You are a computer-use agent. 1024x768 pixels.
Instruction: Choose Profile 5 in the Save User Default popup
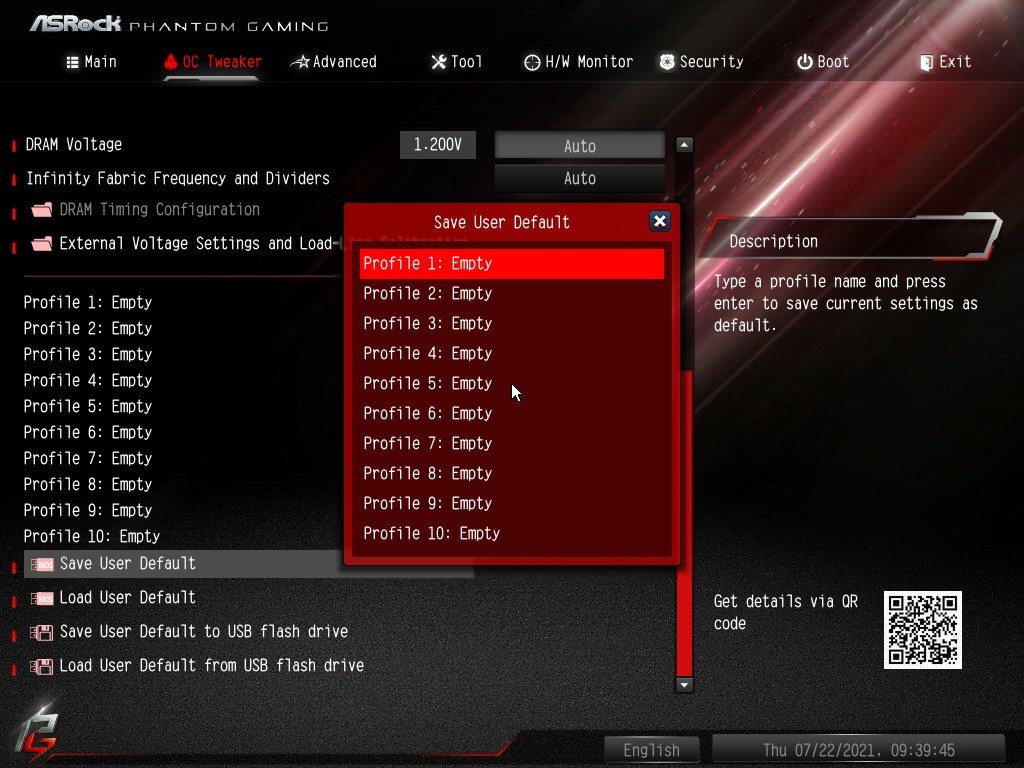(x=511, y=384)
